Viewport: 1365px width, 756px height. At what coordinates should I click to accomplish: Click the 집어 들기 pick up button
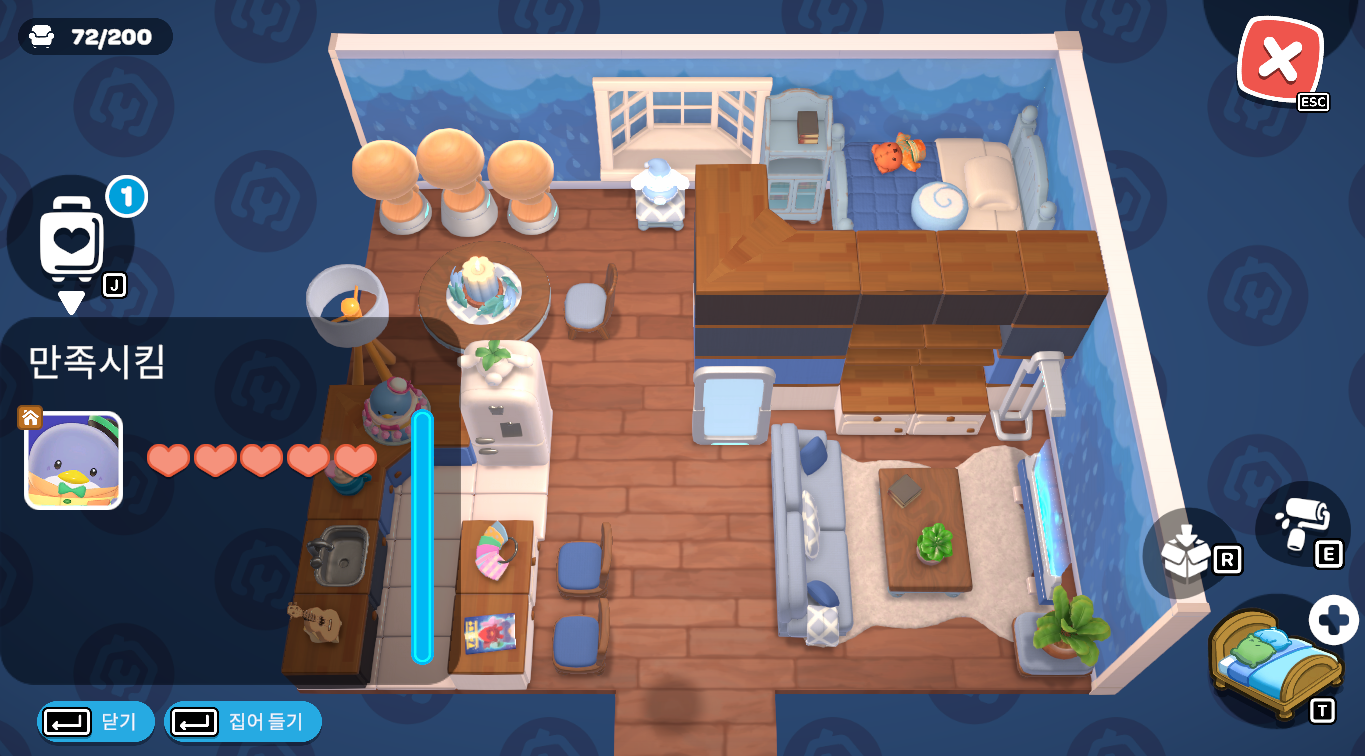[x=242, y=721]
